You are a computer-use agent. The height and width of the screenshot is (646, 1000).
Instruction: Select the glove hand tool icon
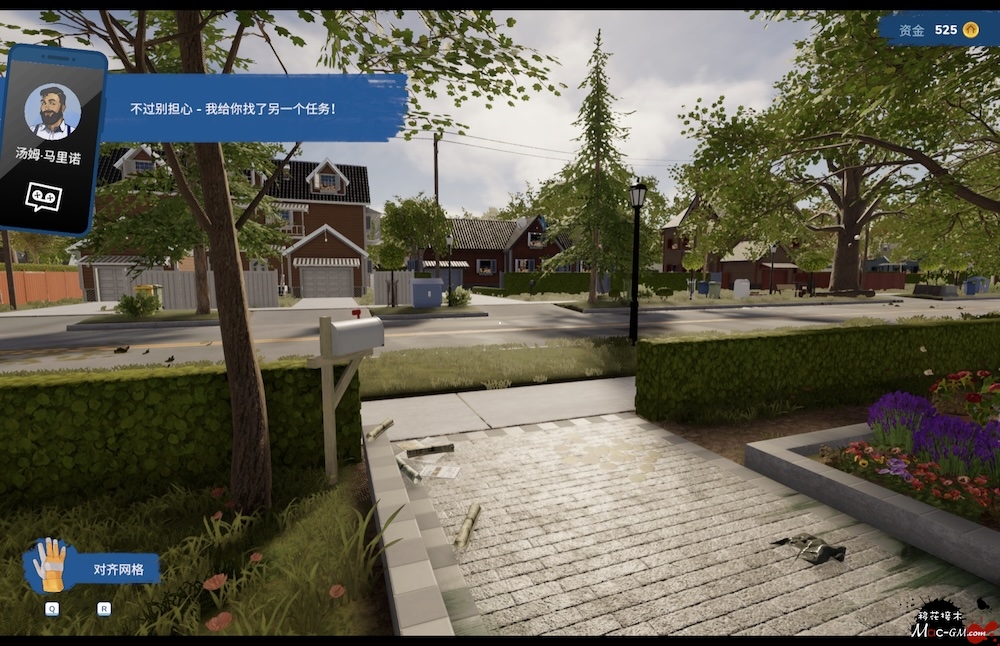tap(49, 566)
